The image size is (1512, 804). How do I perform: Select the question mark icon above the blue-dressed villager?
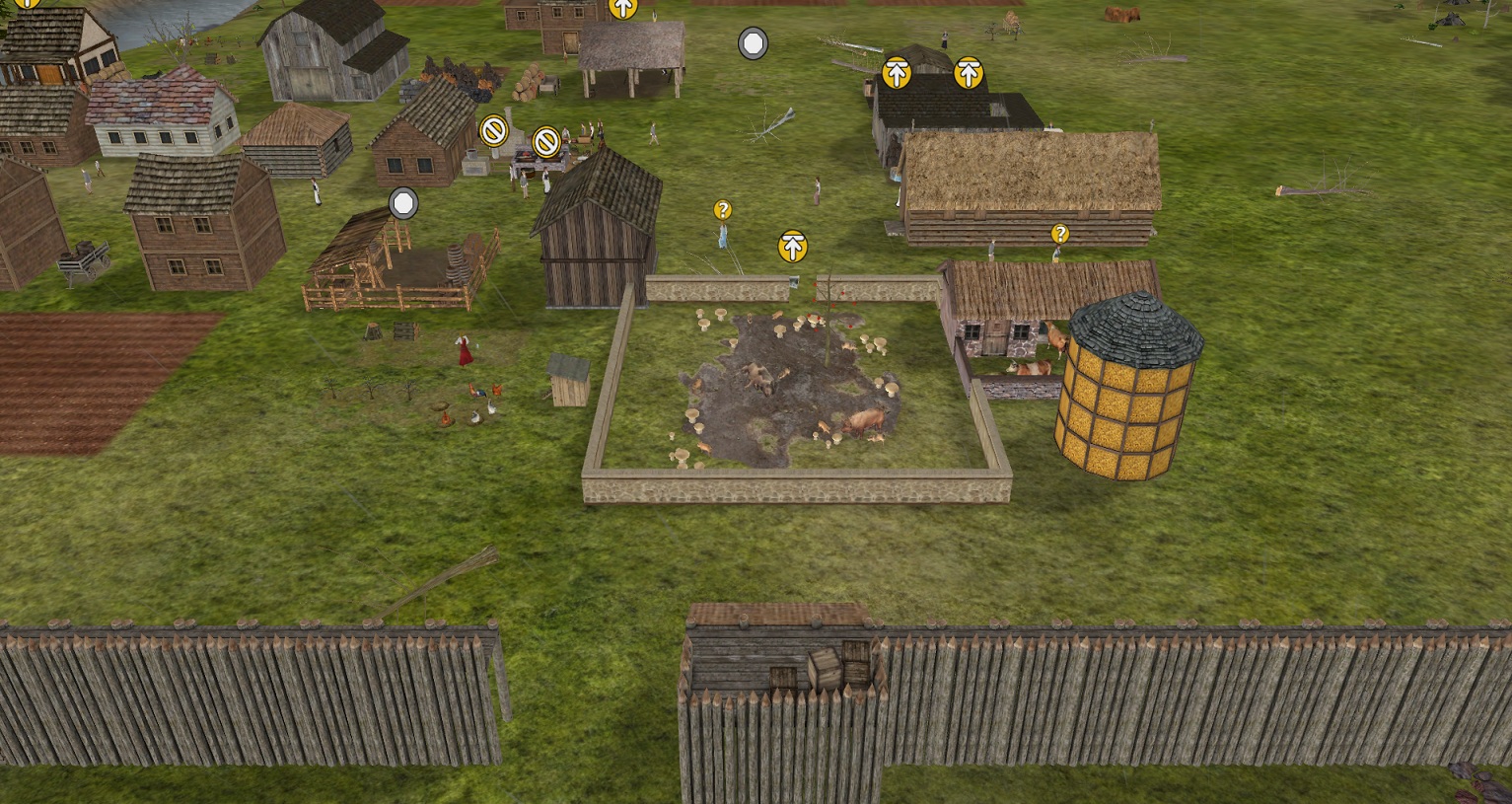click(723, 210)
